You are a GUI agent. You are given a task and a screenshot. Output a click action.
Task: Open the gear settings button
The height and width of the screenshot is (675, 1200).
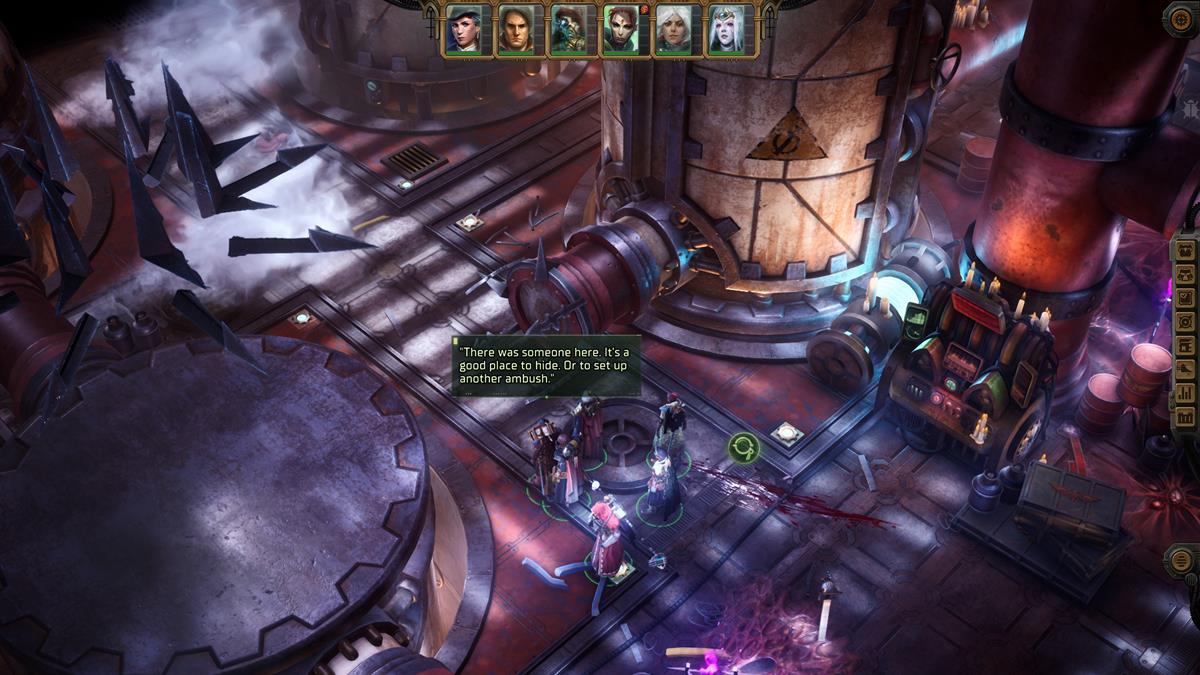1181,19
